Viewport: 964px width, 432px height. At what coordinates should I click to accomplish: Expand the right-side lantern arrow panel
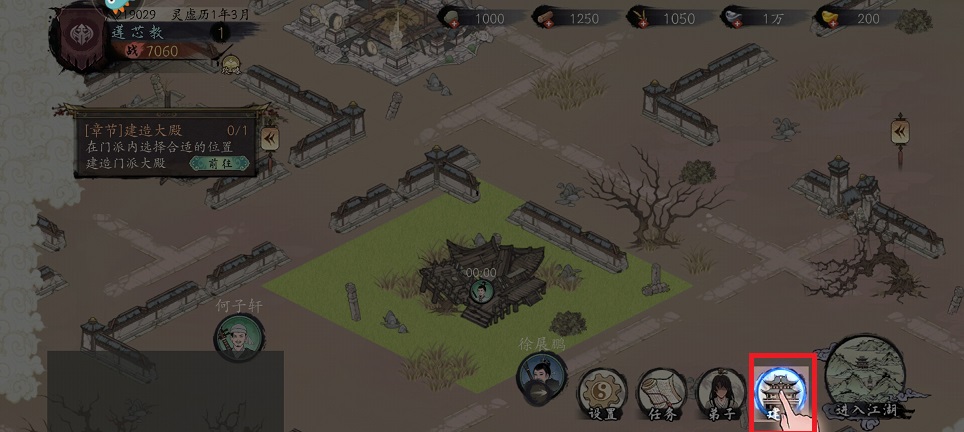pyautogui.click(x=900, y=131)
